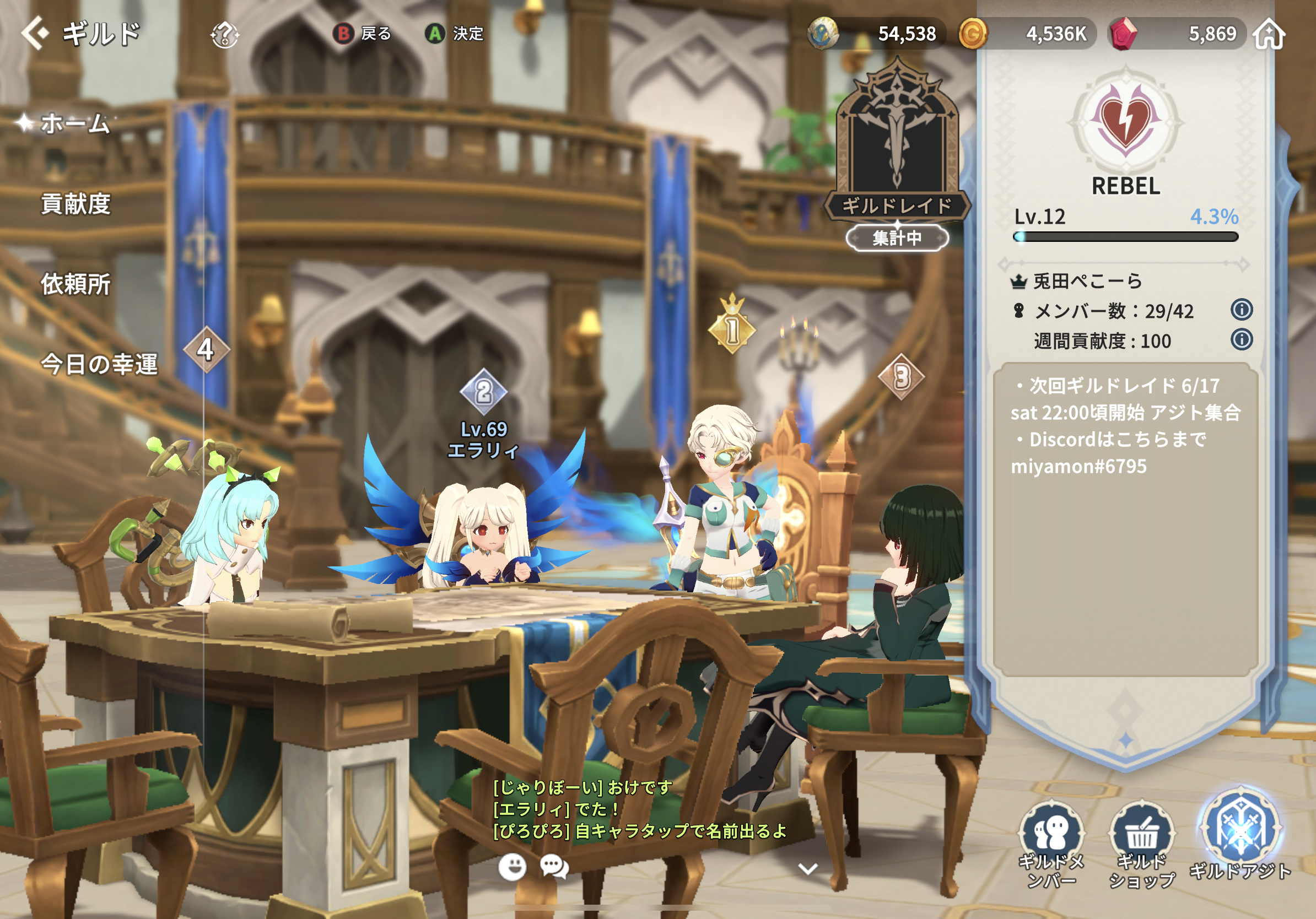Open the chat speech bubble button

[x=554, y=867]
